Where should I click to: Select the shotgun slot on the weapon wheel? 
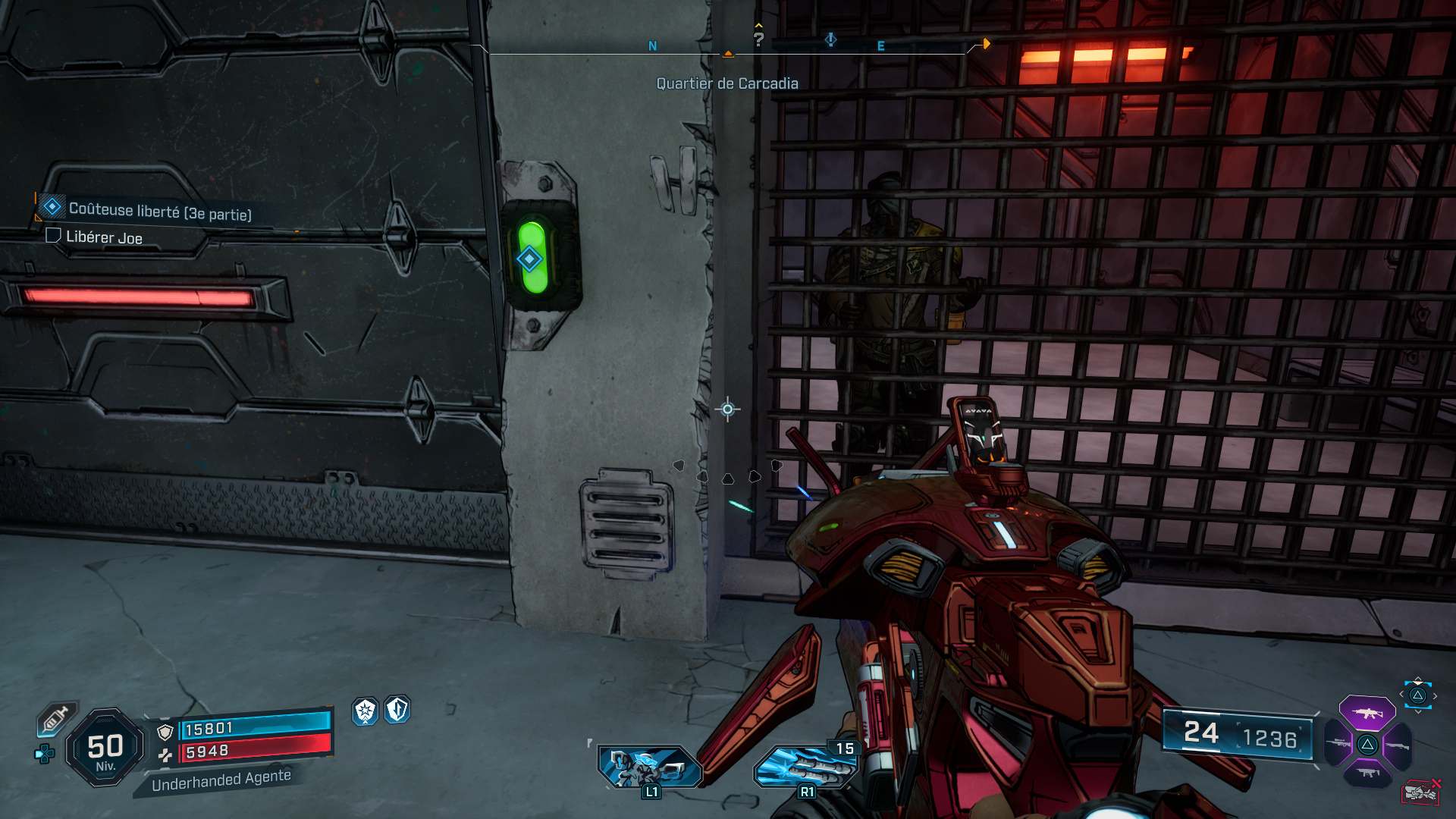click(1397, 745)
